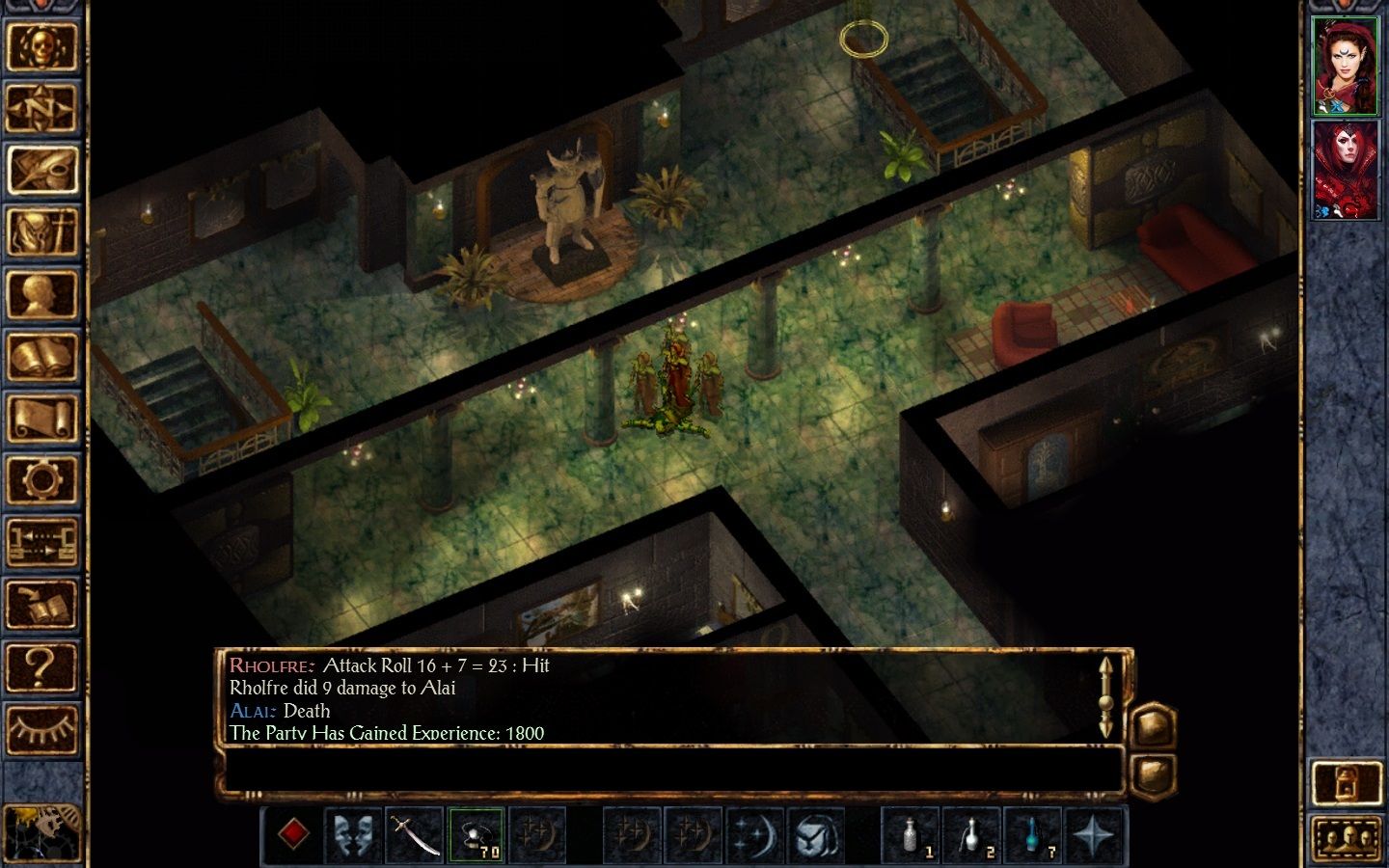Select the red-hooded character portrait
Viewport: 1389px width, 868px height.
tap(1346, 171)
